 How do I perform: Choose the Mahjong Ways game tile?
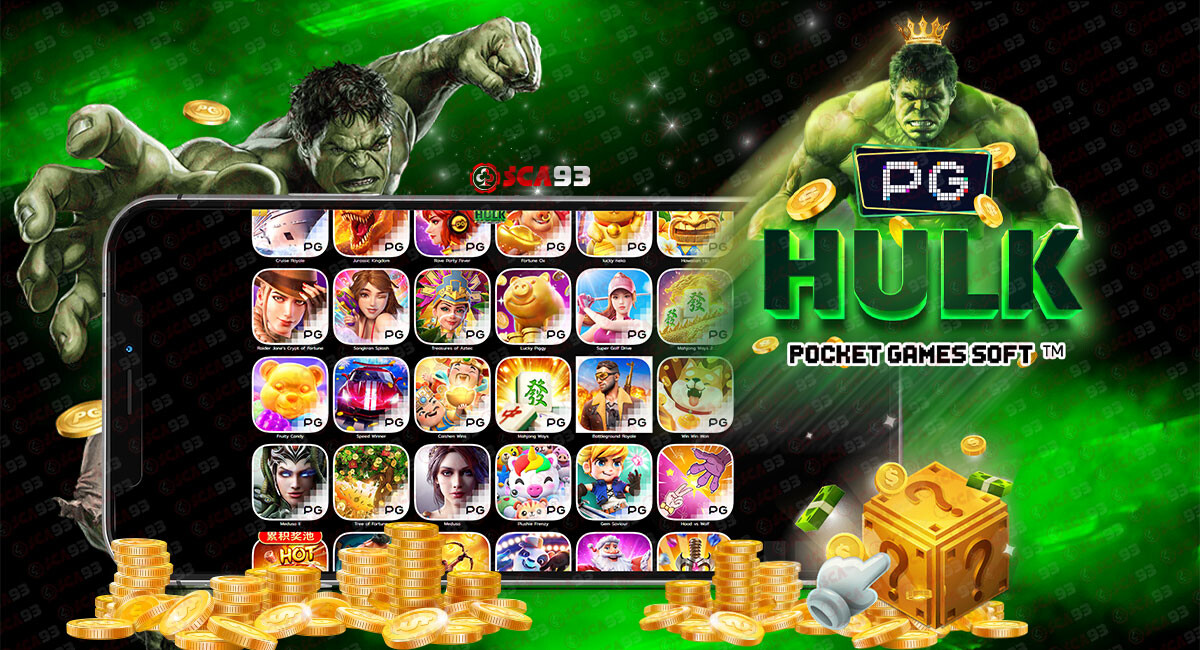(533, 393)
